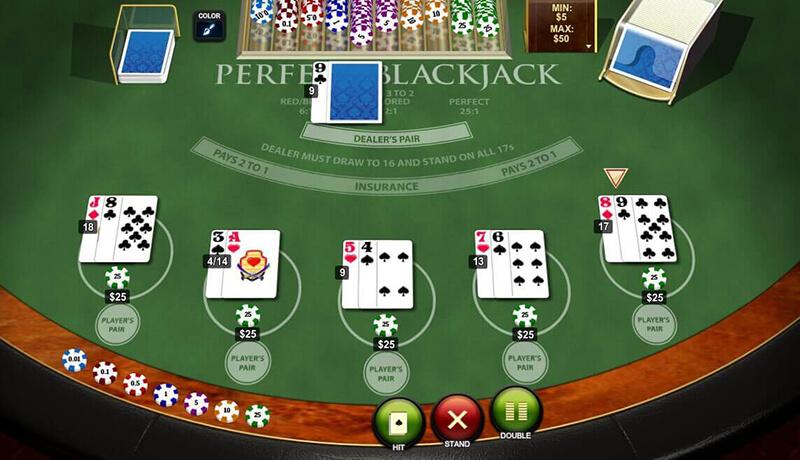Viewport: 800px width, 460px height.
Task: Click the Insurance betting strip
Action: 384,186
